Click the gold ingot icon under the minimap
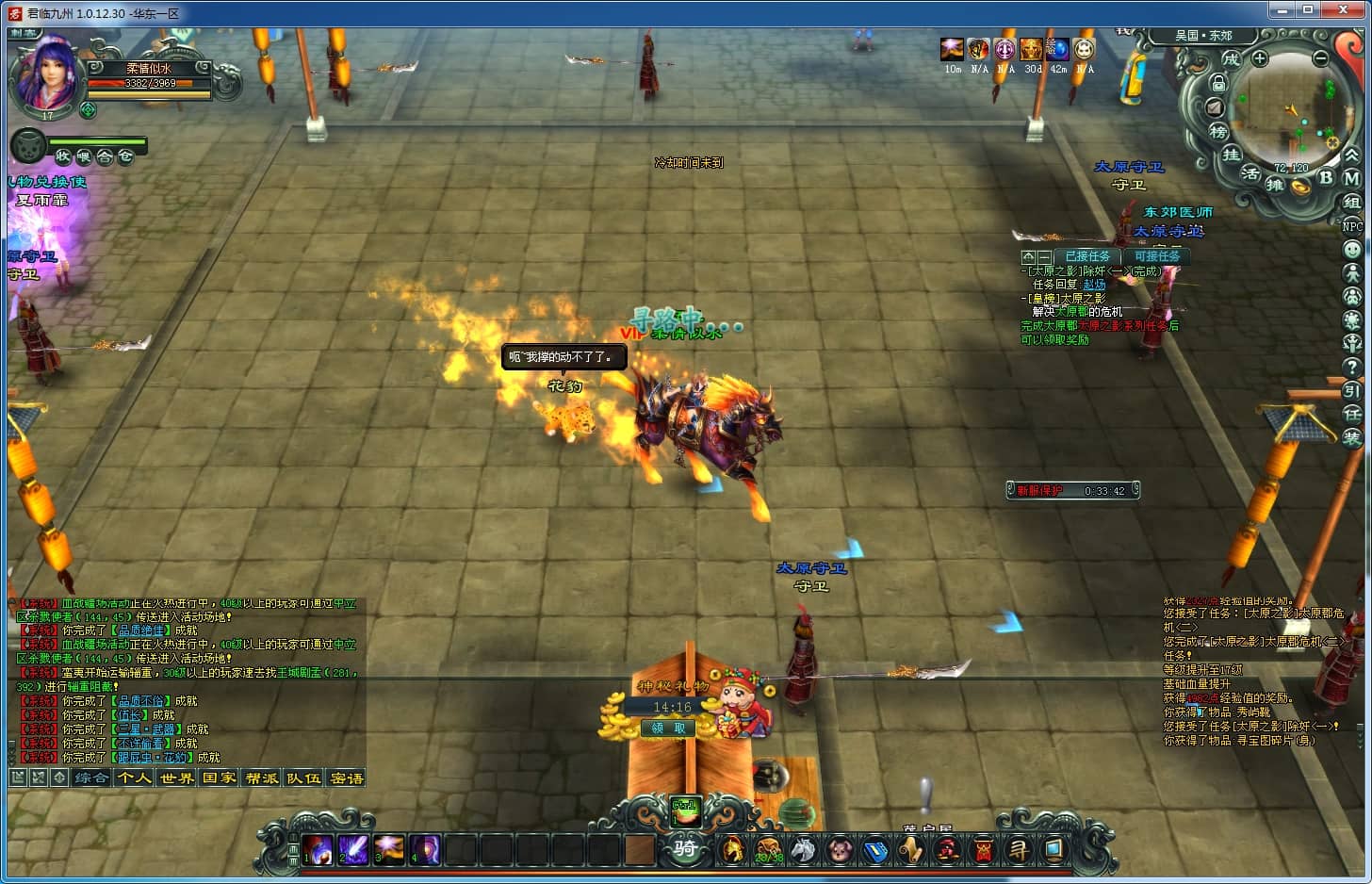The width and height of the screenshot is (1372, 884). pos(1300,188)
